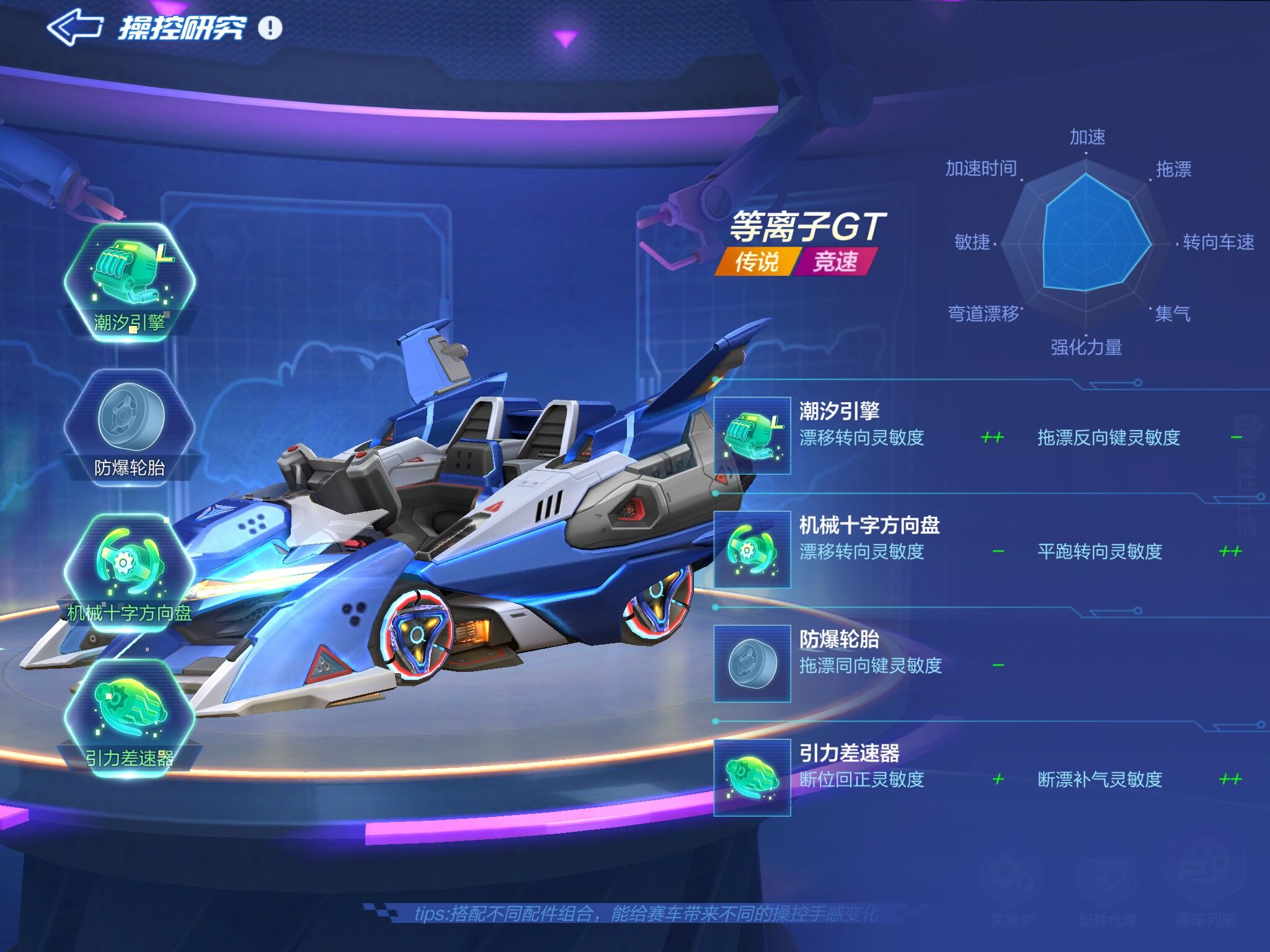Click the 防爆轮胎 square icon in the attribute list
The height and width of the screenshot is (952, 1270).
click(752, 664)
